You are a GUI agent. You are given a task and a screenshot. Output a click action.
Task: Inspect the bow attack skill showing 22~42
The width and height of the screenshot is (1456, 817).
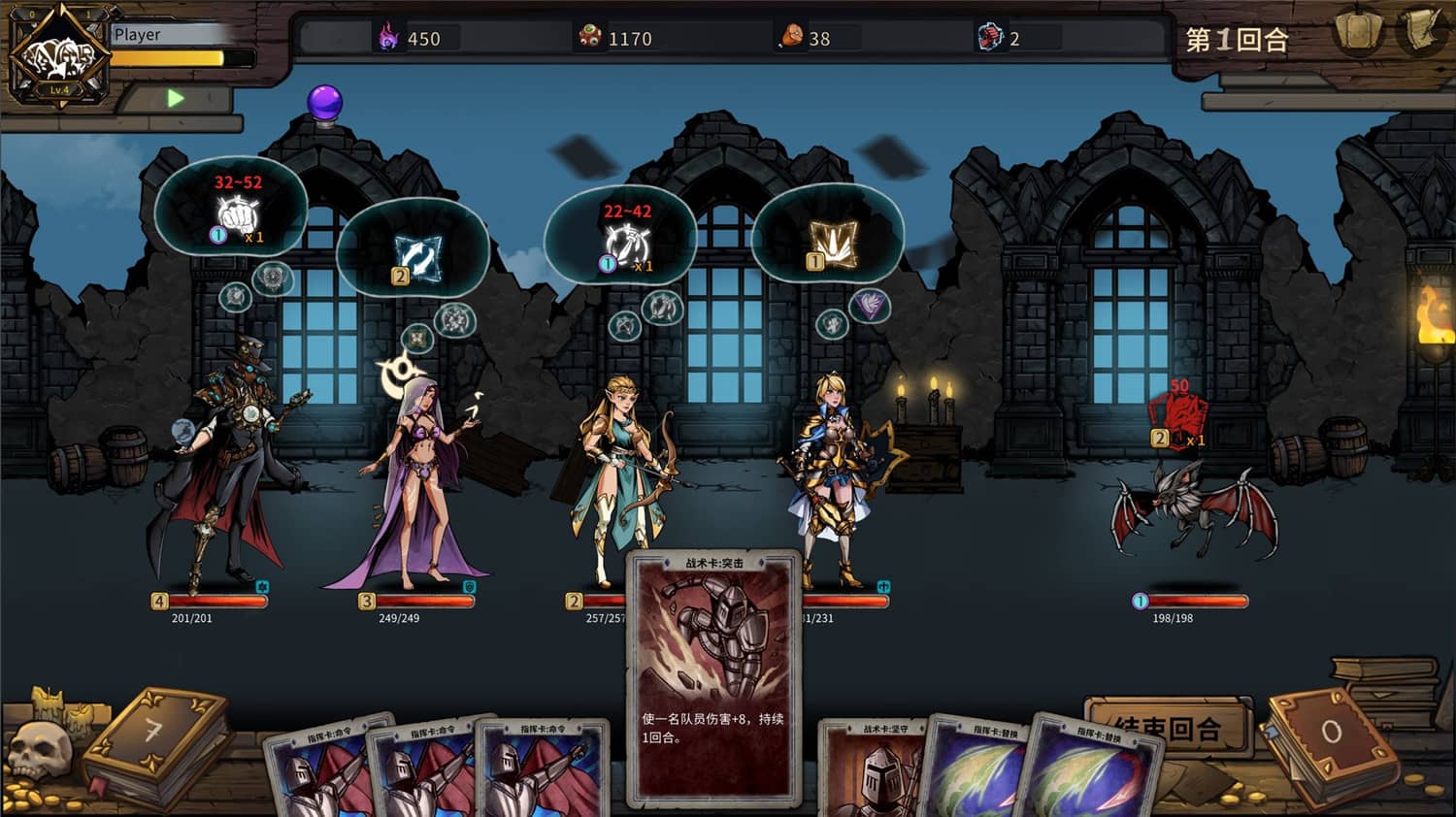click(623, 239)
